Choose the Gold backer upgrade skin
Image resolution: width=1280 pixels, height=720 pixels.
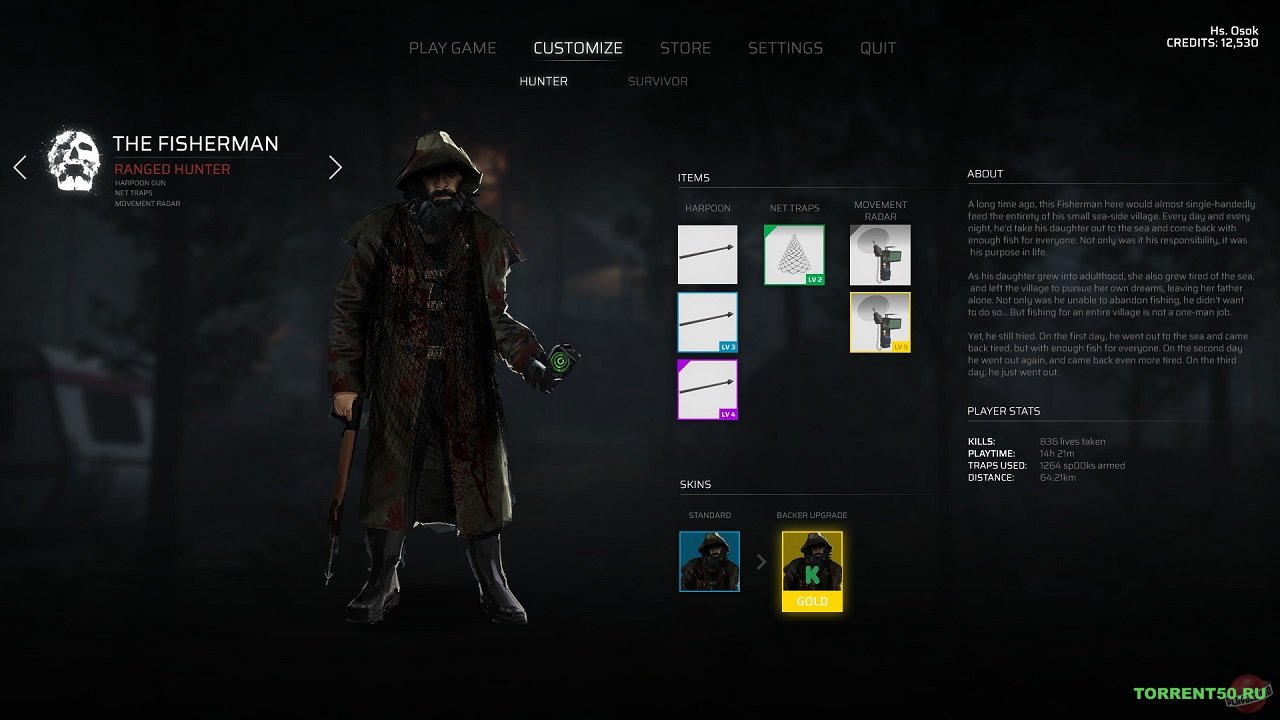click(812, 570)
